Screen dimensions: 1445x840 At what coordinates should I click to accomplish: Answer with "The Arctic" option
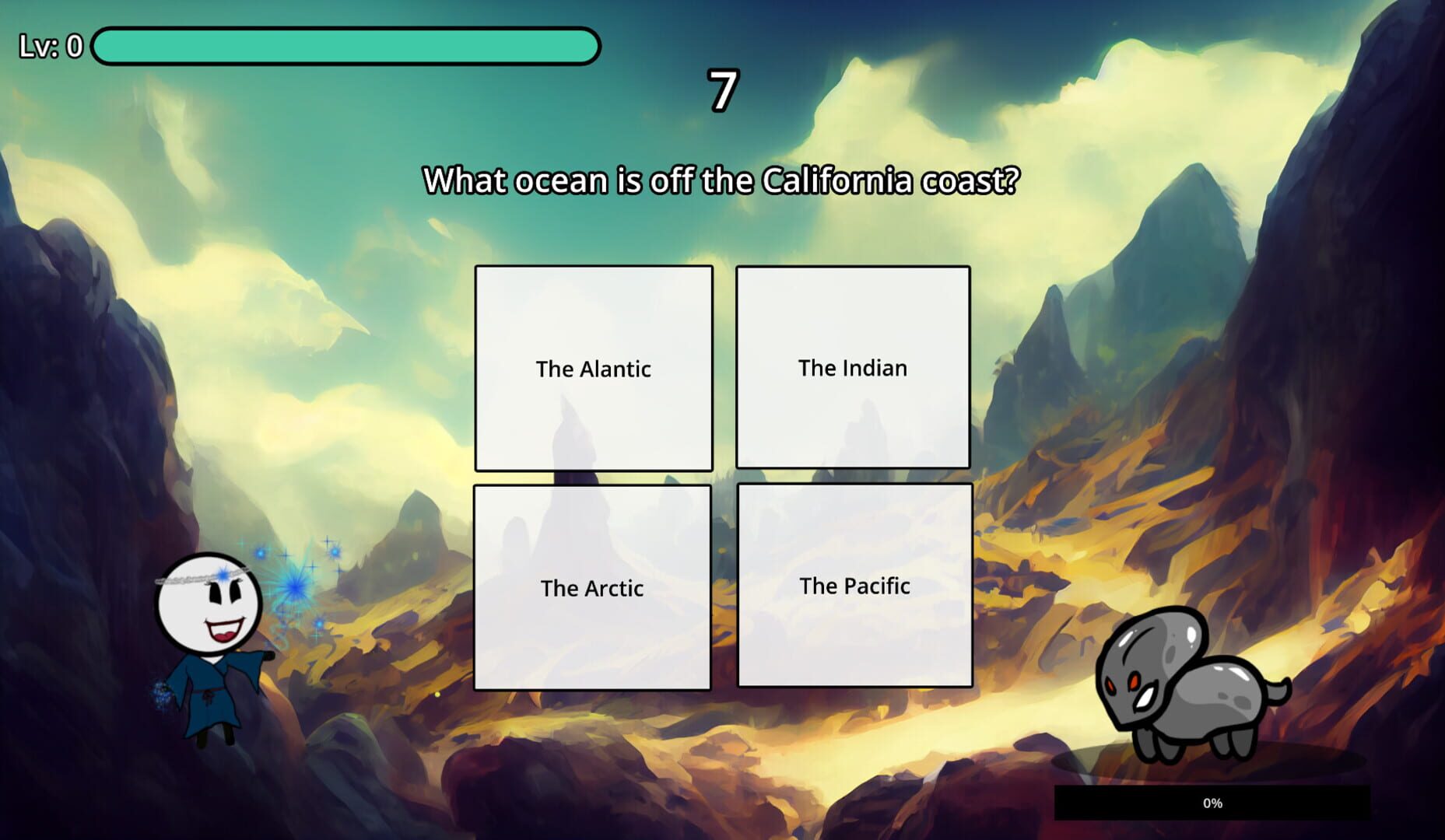(593, 588)
